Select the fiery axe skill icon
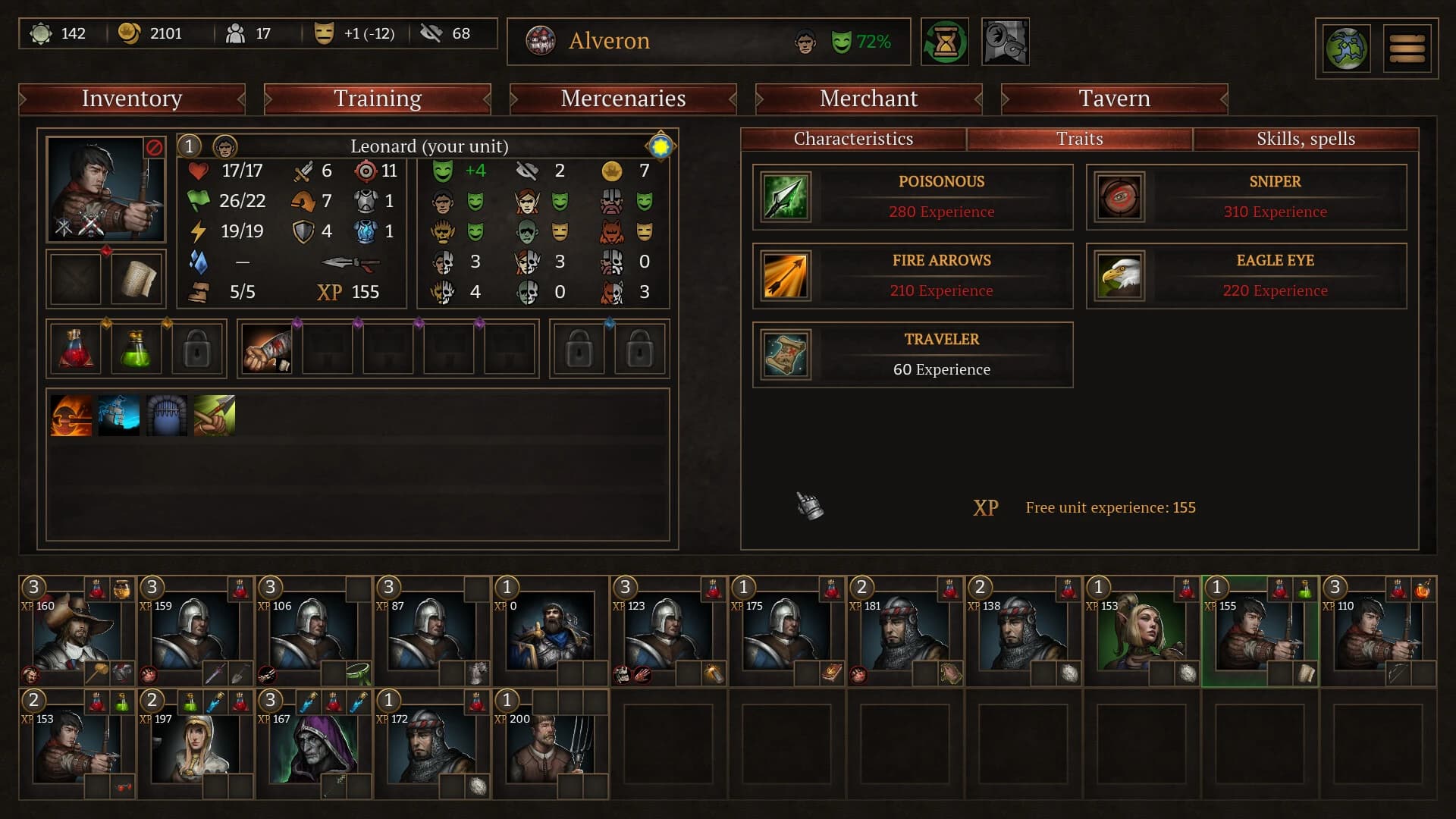The image size is (1456, 819). click(x=72, y=415)
